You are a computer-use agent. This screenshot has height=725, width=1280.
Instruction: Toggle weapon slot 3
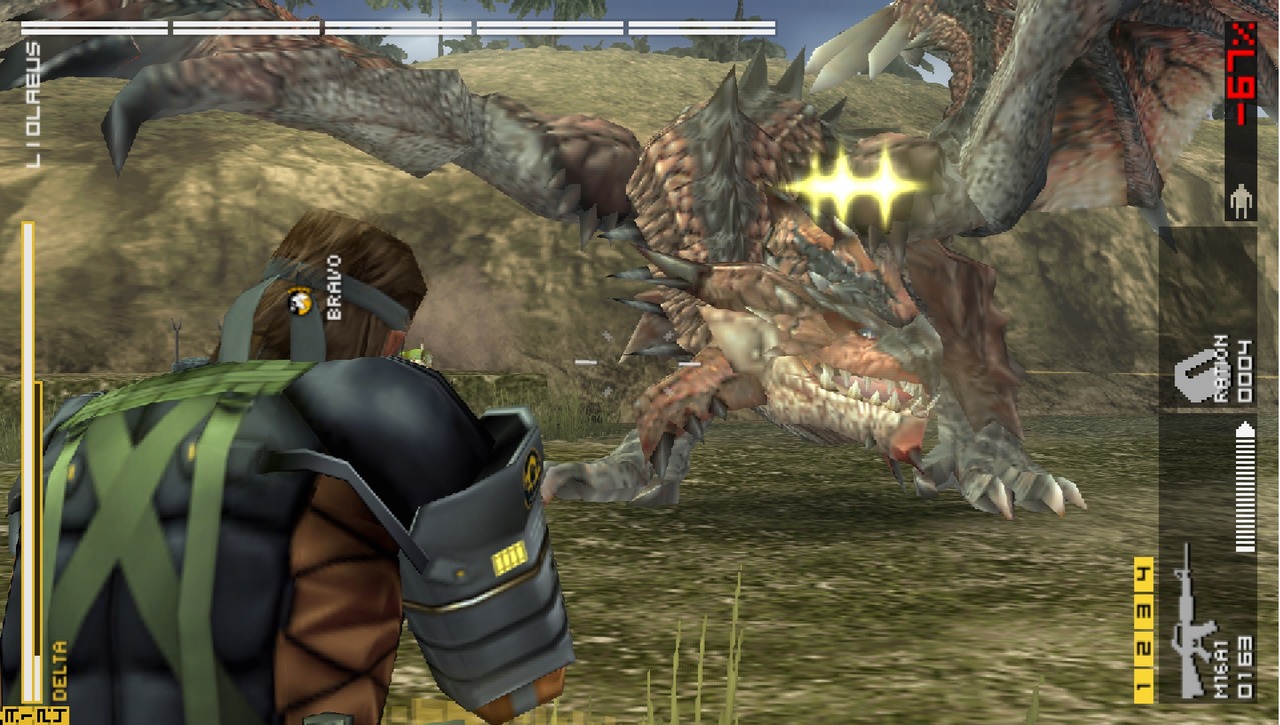click(x=1144, y=612)
